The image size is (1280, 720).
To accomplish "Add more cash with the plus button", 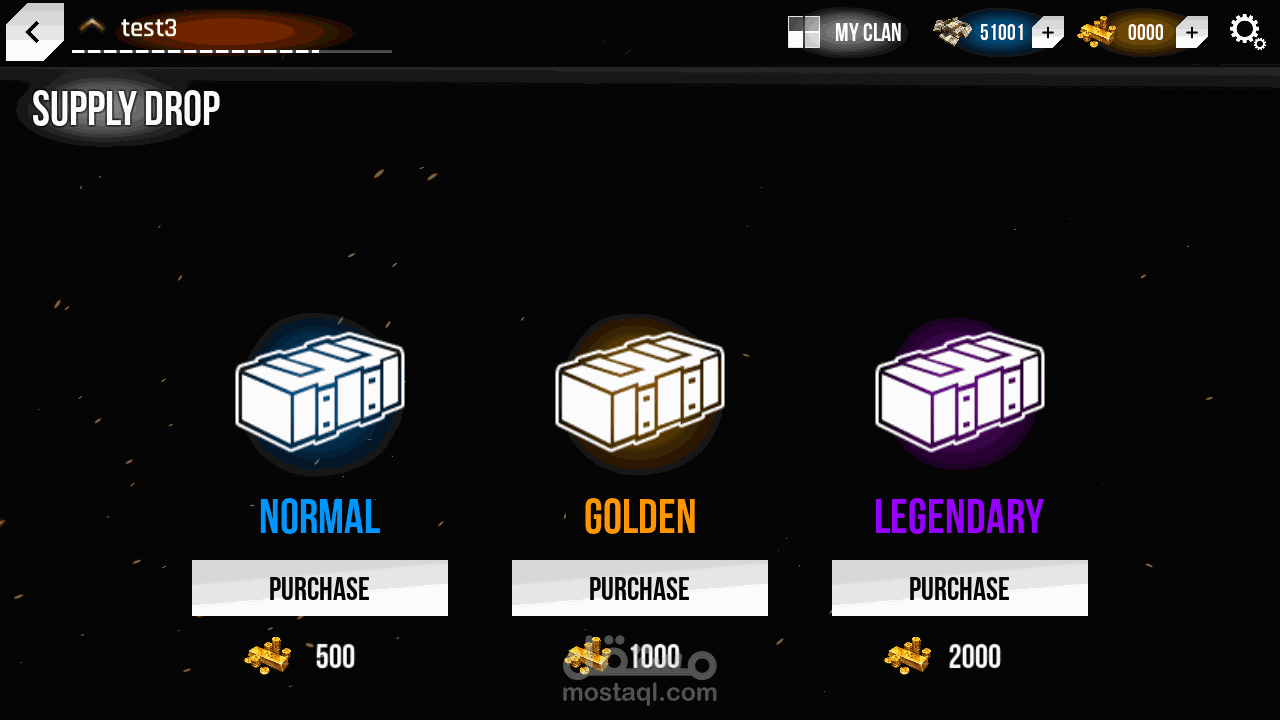I will [x=1047, y=33].
